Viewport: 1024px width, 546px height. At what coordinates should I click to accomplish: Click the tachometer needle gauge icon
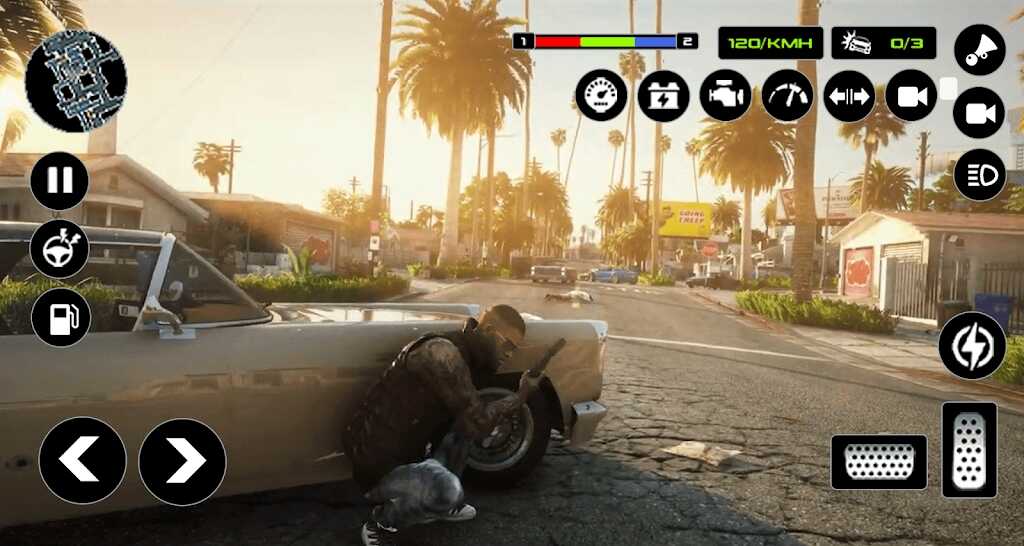pos(787,96)
